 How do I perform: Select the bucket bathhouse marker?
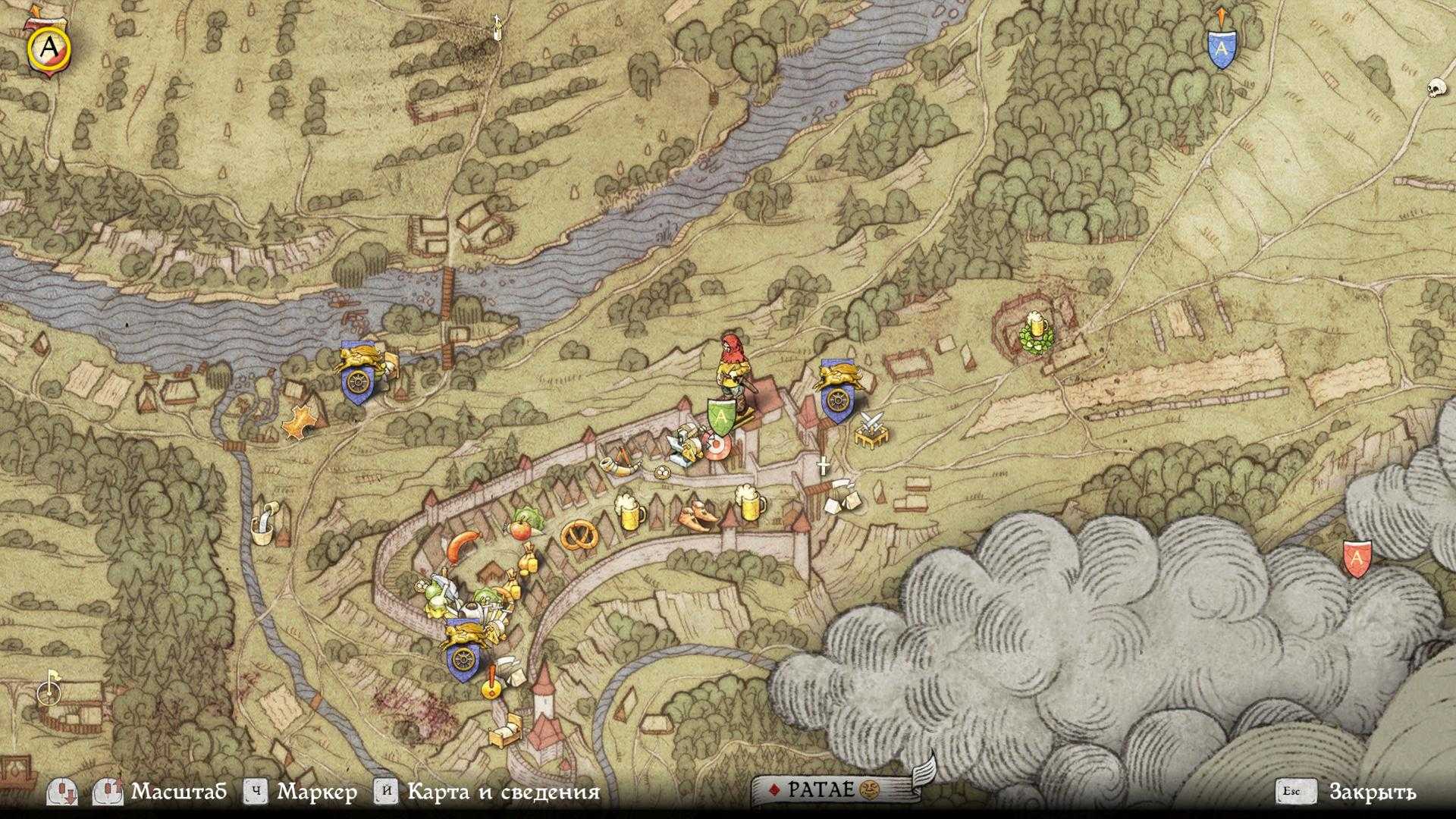coord(263,522)
